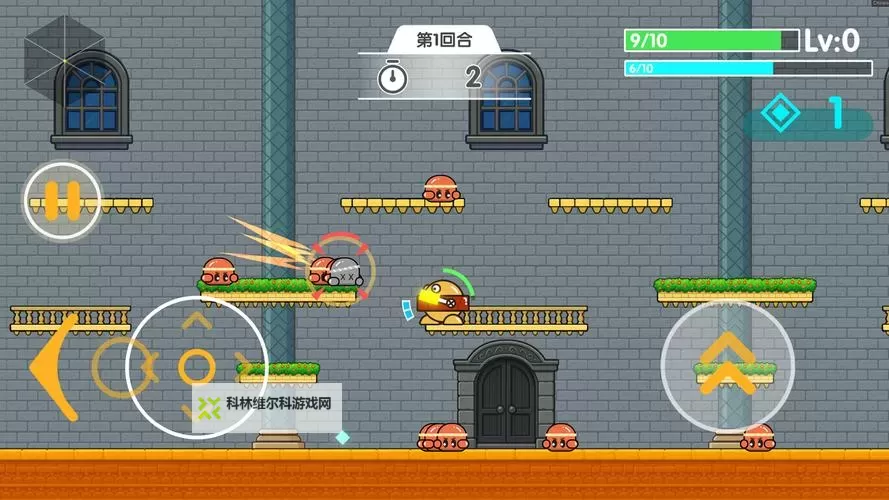Click the virtual joystick's center knob

(196, 366)
